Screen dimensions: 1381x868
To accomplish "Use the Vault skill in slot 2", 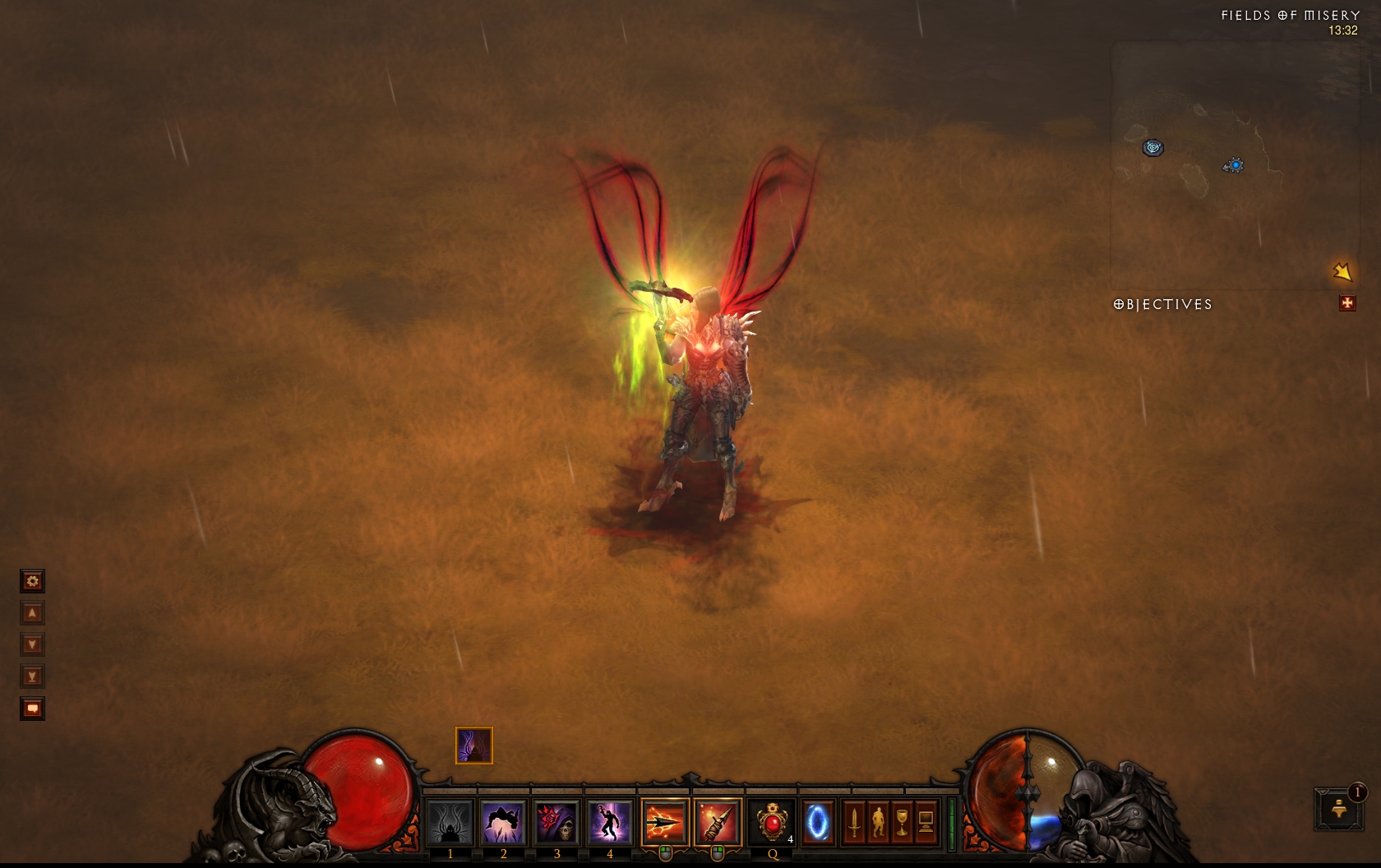I will click(x=503, y=821).
